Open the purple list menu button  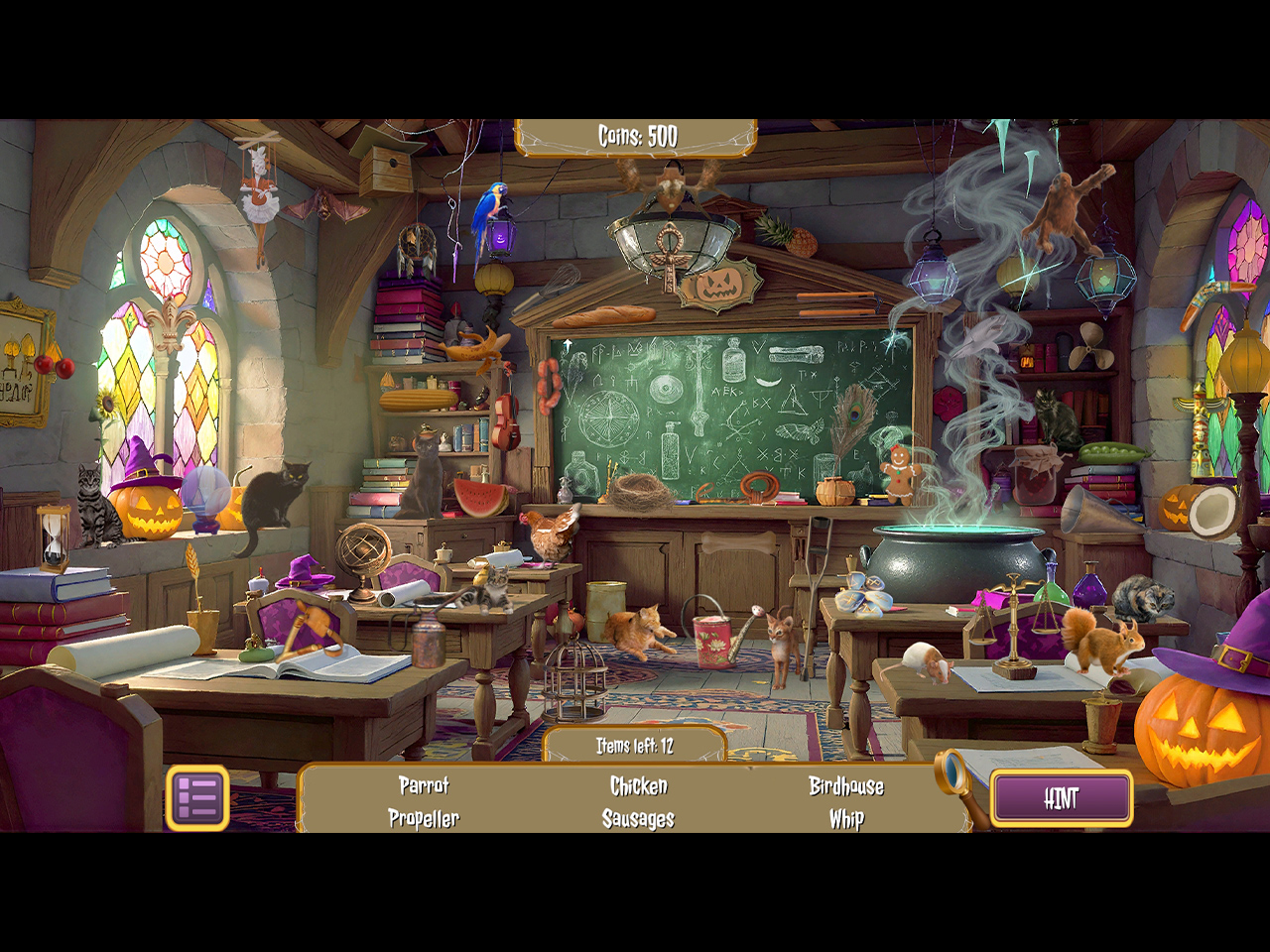click(x=197, y=798)
